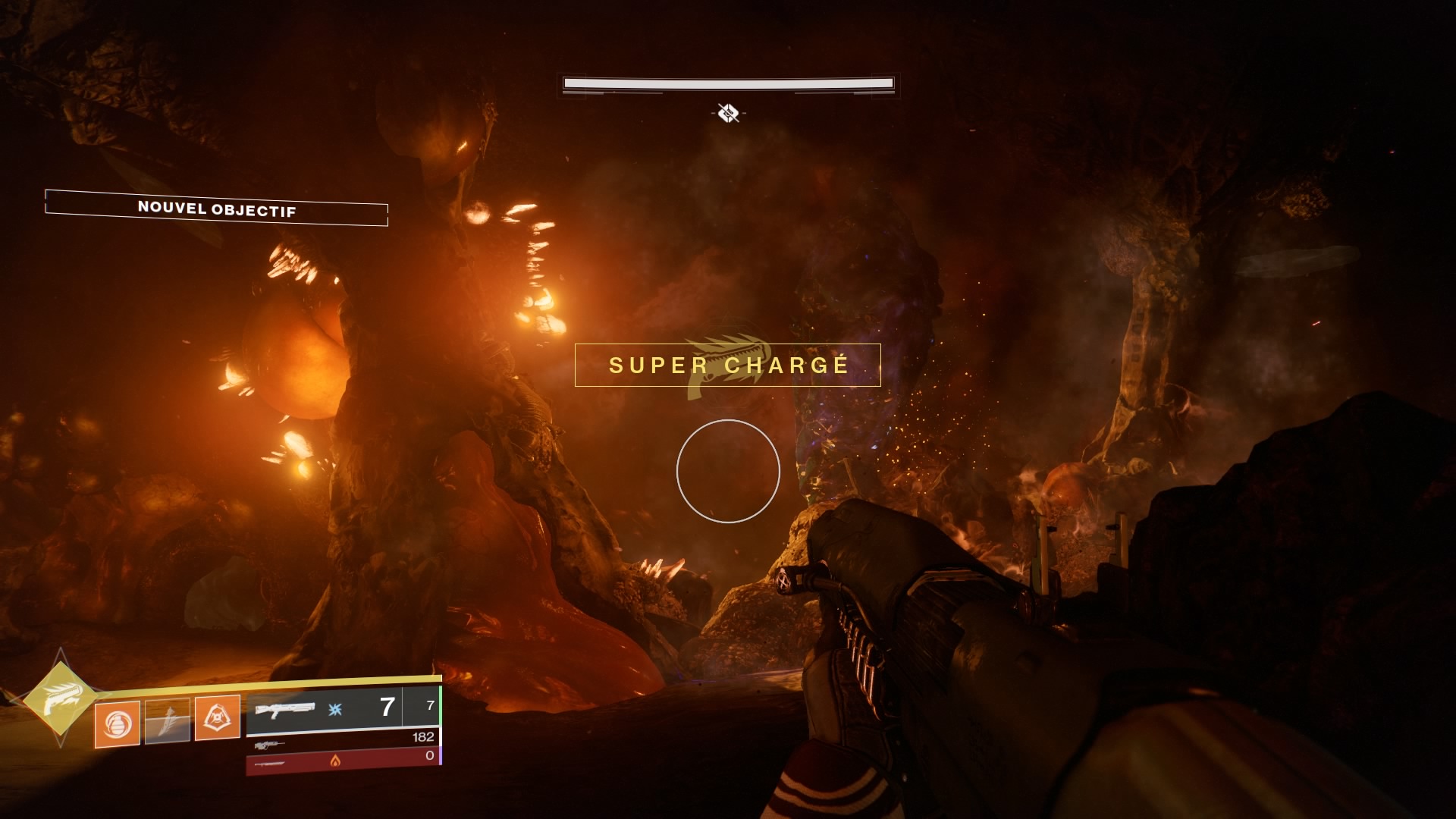Click the Super Chargé notification
1456x819 pixels.
[728, 365]
